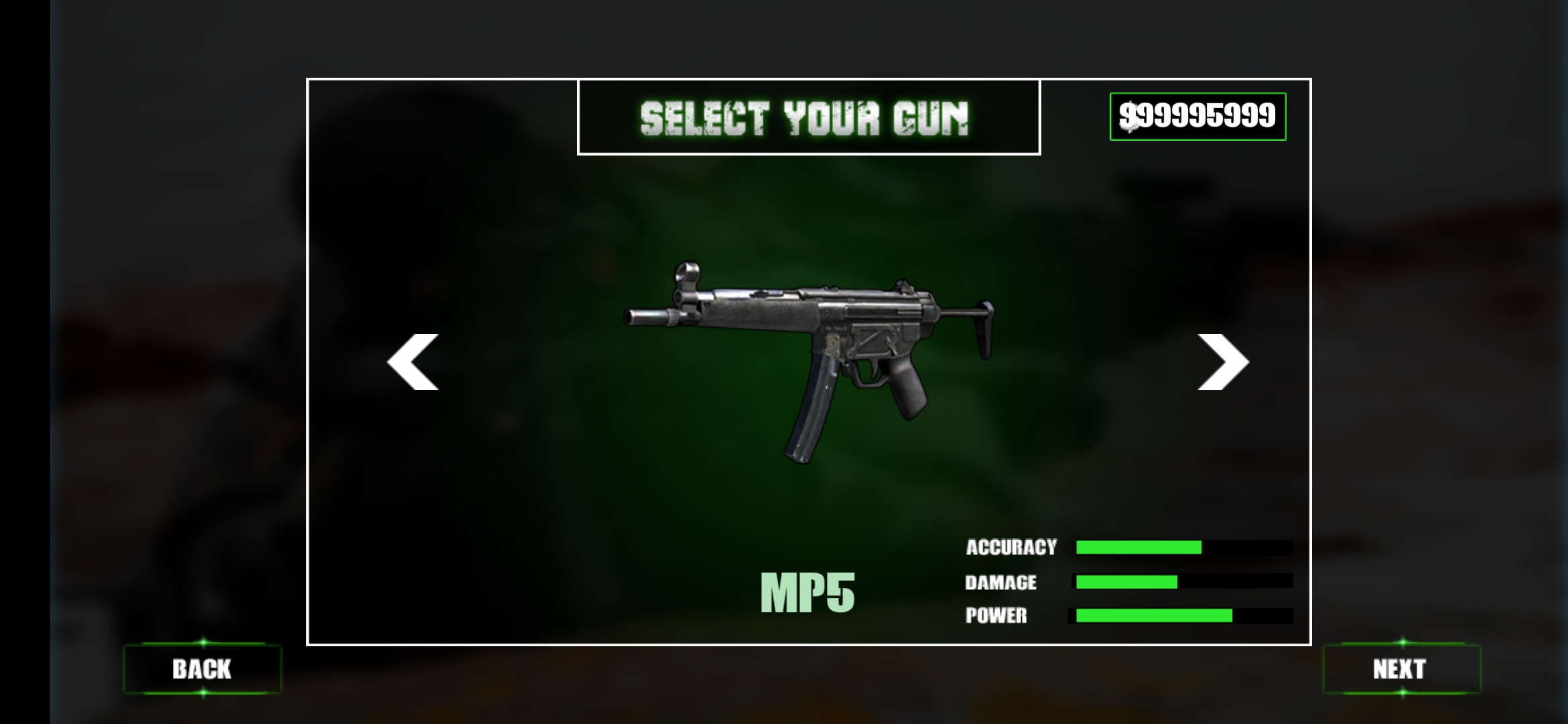Show the previous gun with left arrow
Viewport: 1568px width, 724px height.
(x=413, y=362)
